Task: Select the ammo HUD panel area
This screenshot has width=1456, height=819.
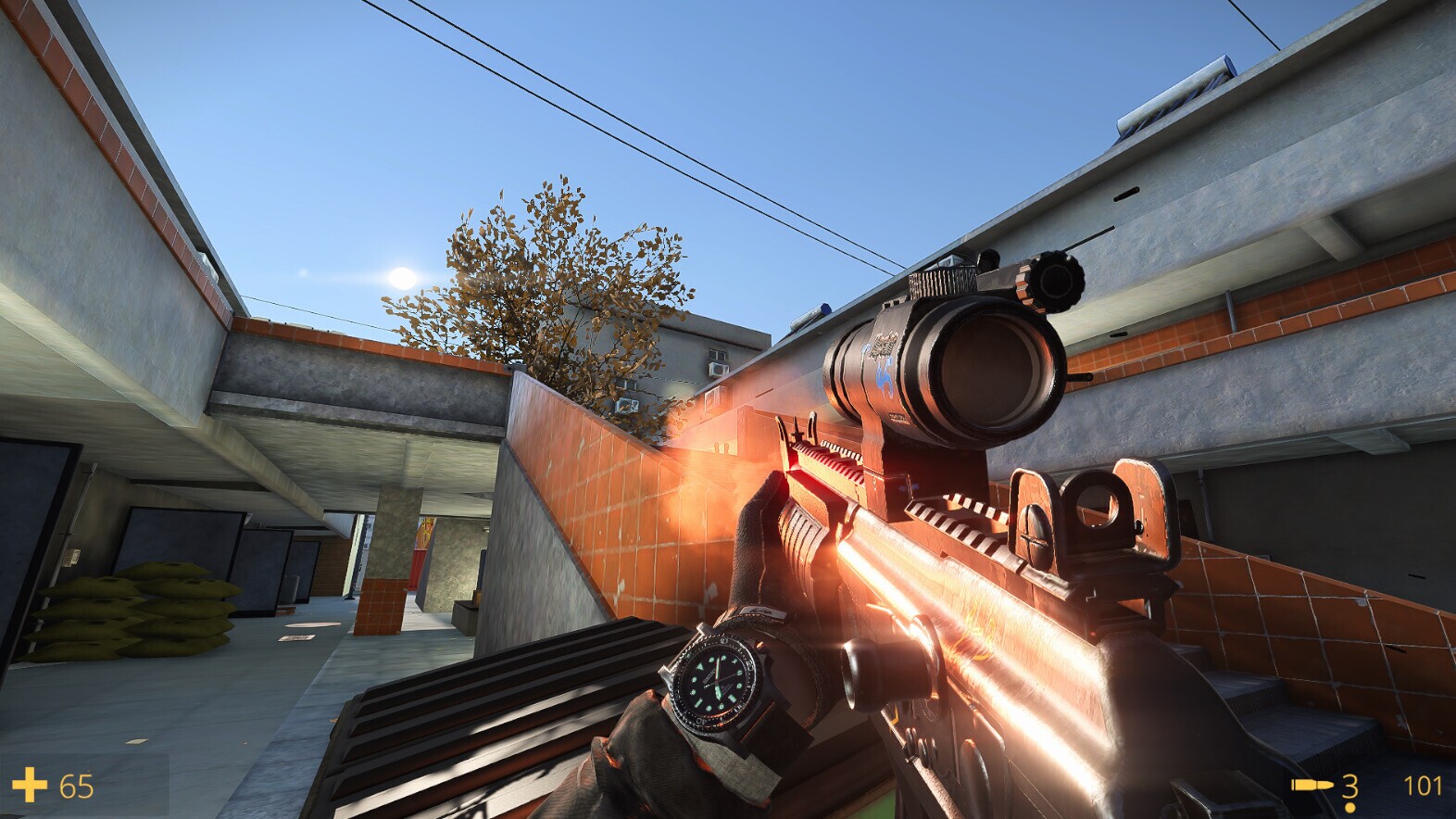Action: (1362, 787)
